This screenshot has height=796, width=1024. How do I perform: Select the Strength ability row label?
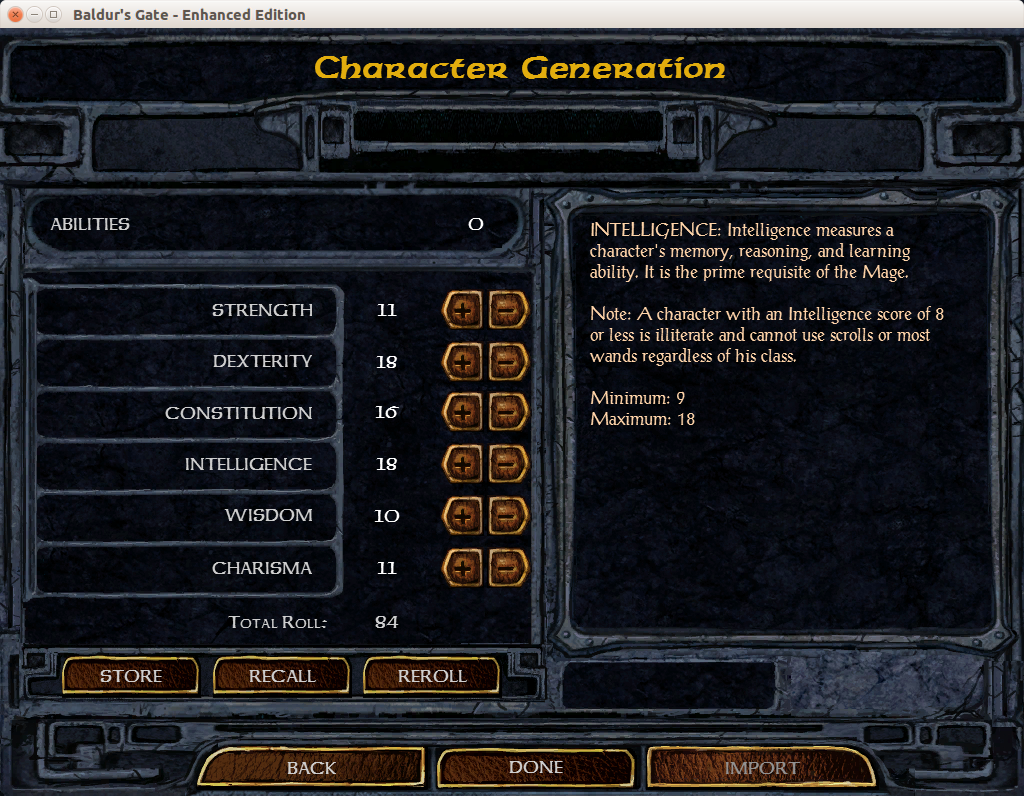(x=262, y=310)
